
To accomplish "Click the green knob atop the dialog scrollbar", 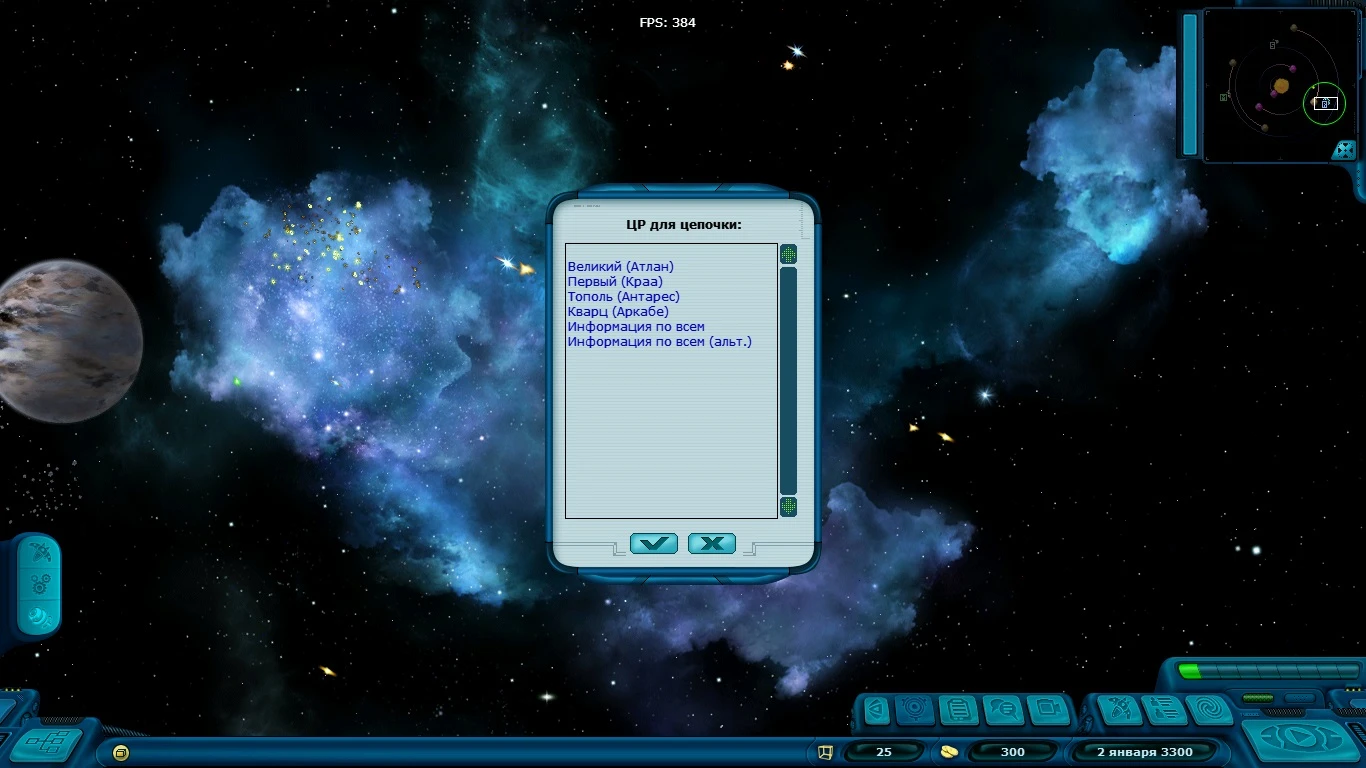I will tap(788, 254).
